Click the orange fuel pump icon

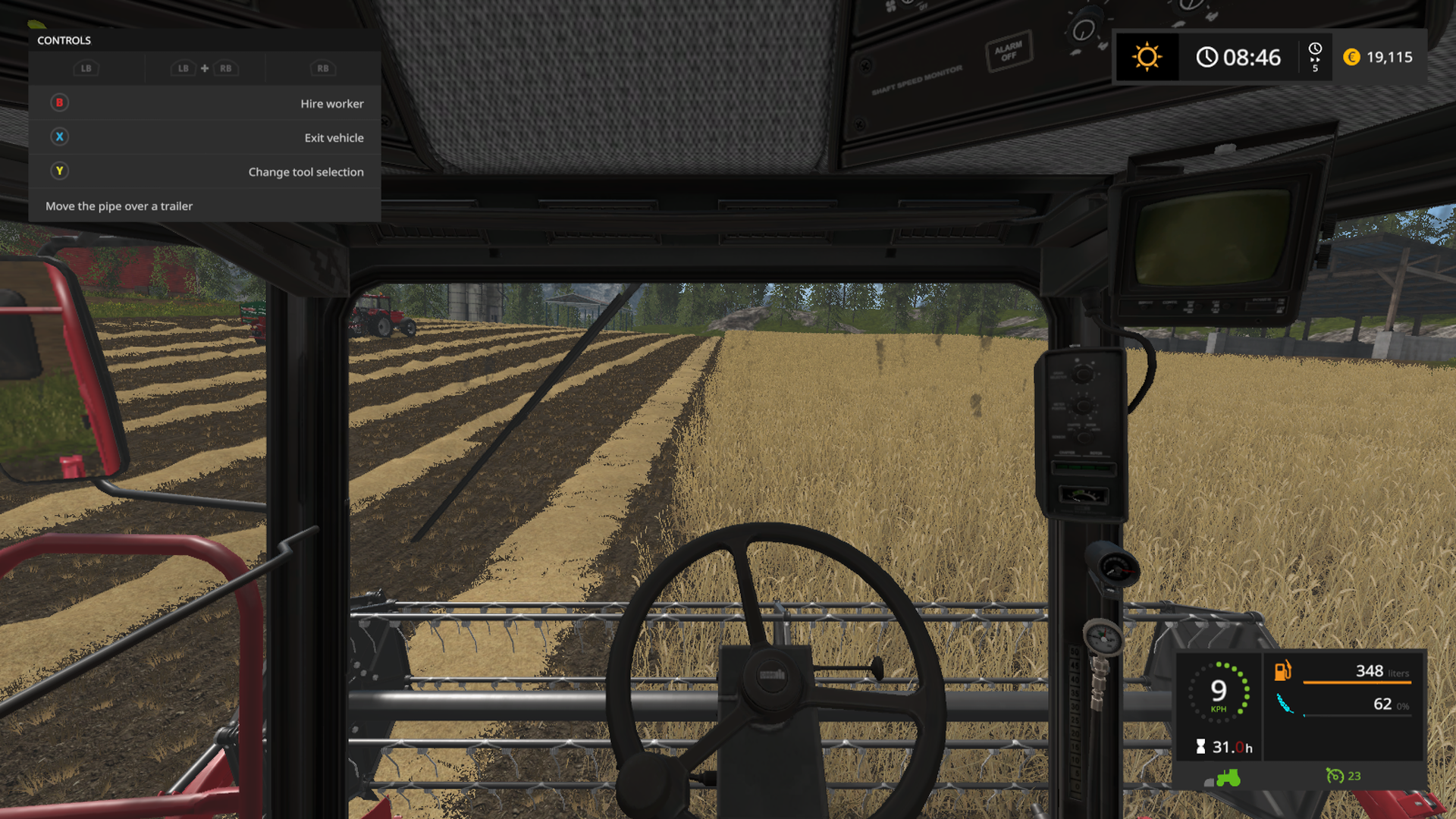[1282, 670]
